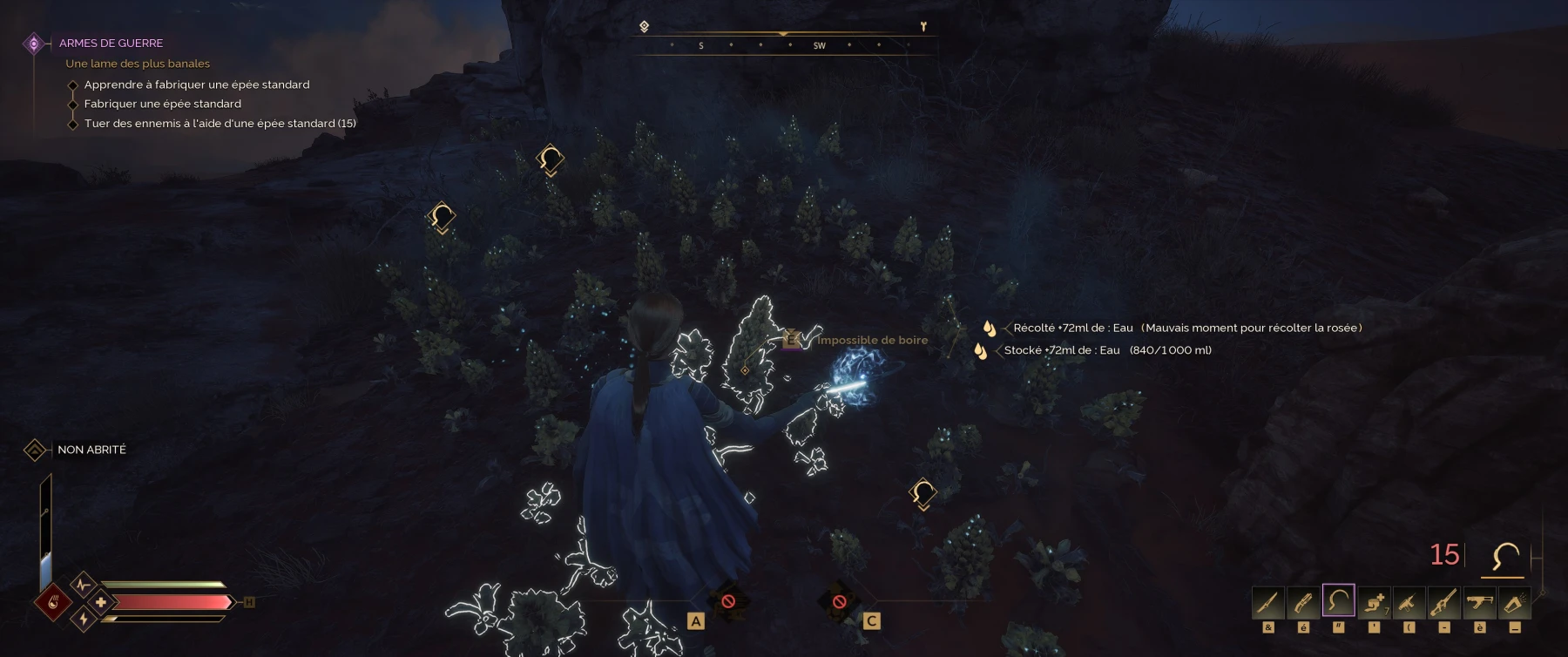The height and width of the screenshot is (657, 1568).
Task: Select the small pistol hotbar slot
Action: [1409, 601]
